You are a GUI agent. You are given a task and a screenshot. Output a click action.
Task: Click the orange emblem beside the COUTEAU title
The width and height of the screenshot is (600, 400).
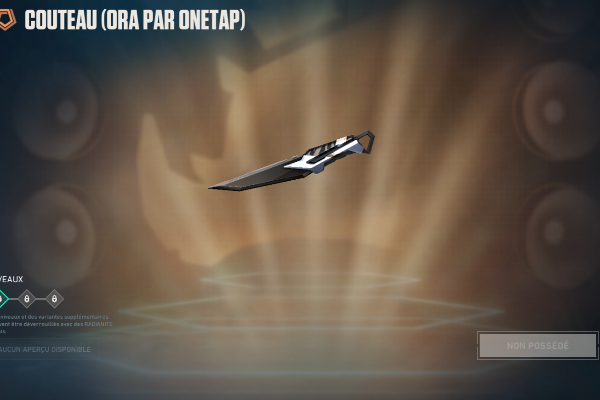7,20
